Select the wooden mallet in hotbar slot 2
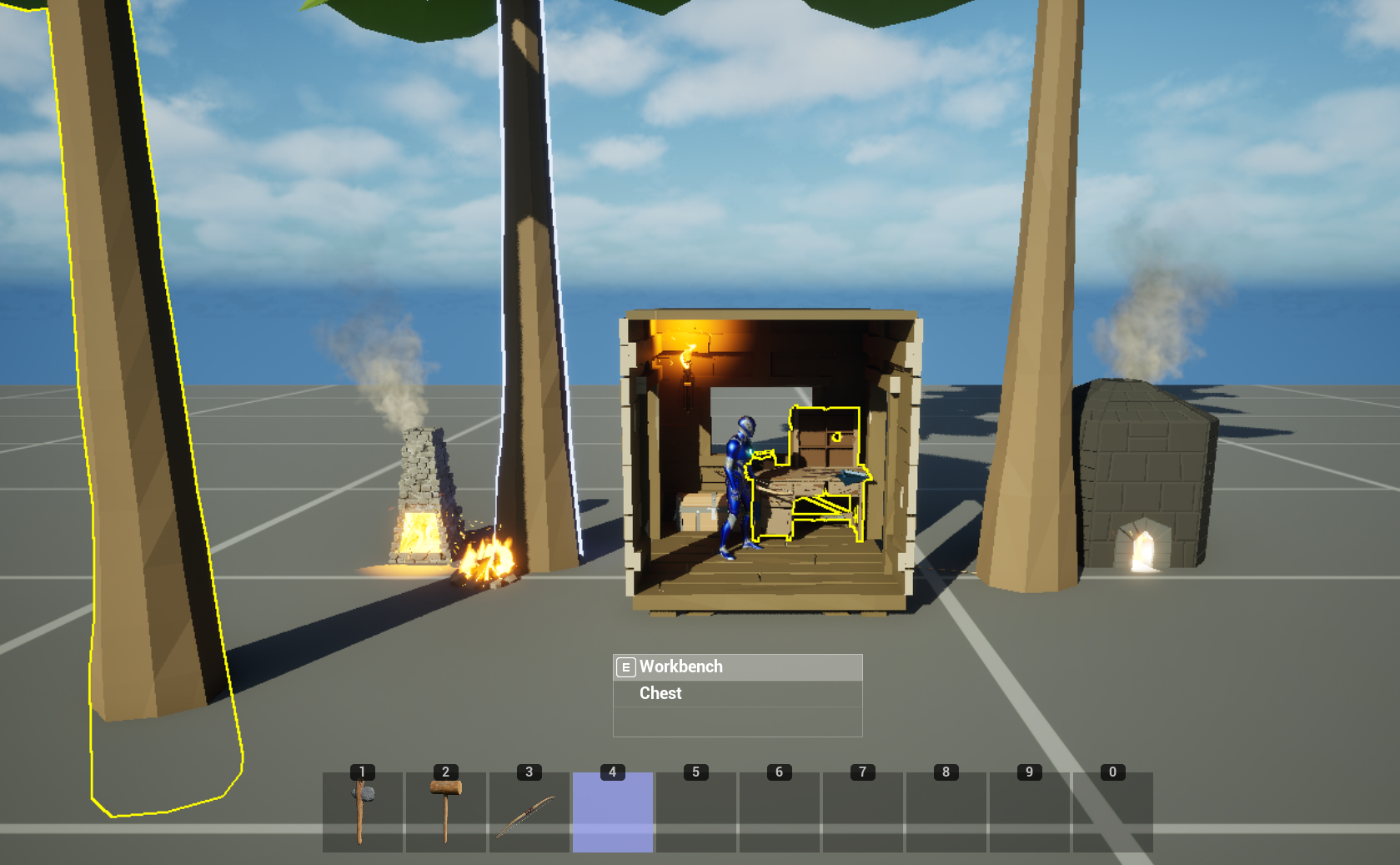The height and width of the screenshot is (865, 1400). 445,809
